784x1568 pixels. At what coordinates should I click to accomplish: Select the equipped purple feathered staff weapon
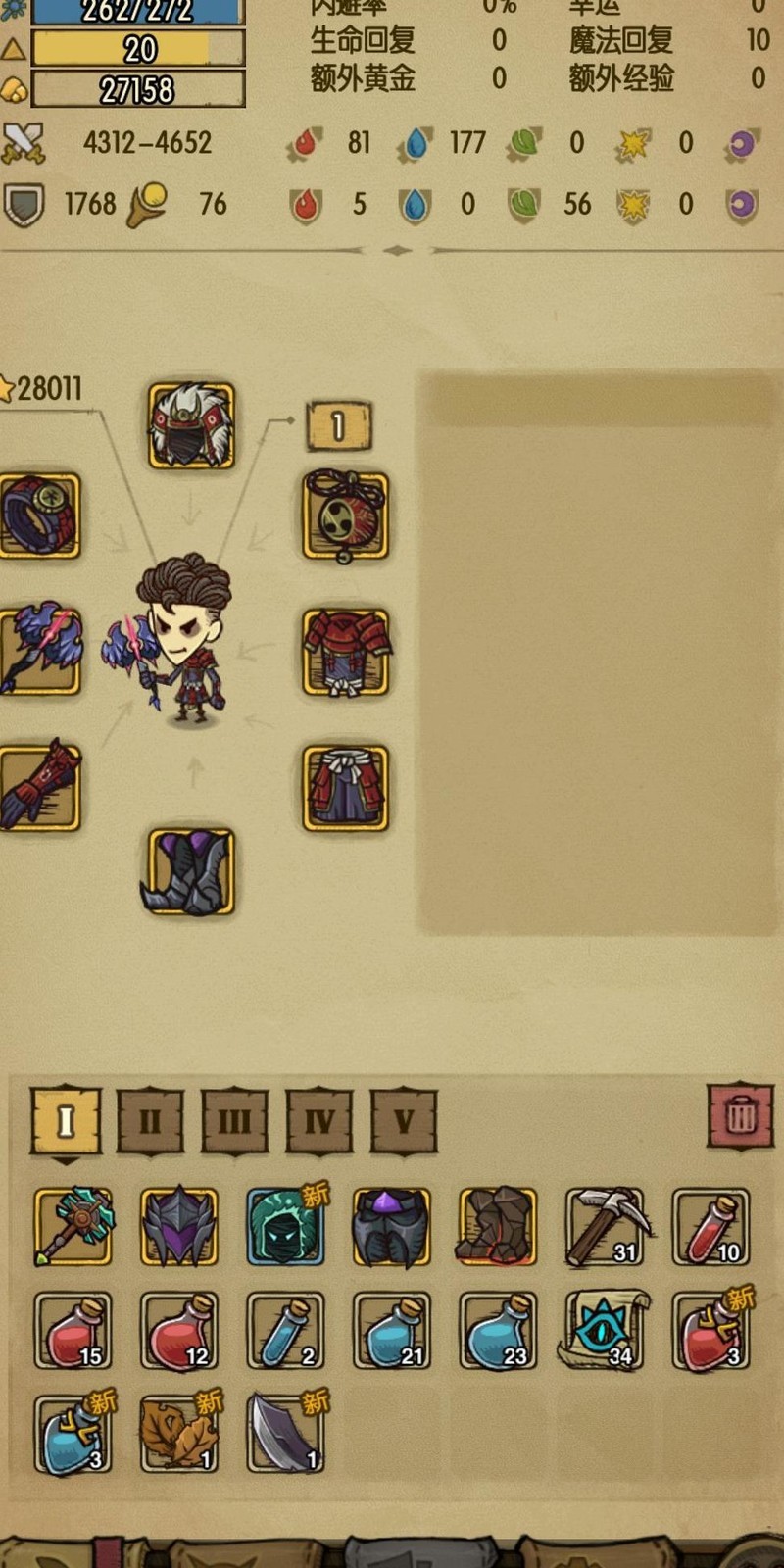click(39, 652)
